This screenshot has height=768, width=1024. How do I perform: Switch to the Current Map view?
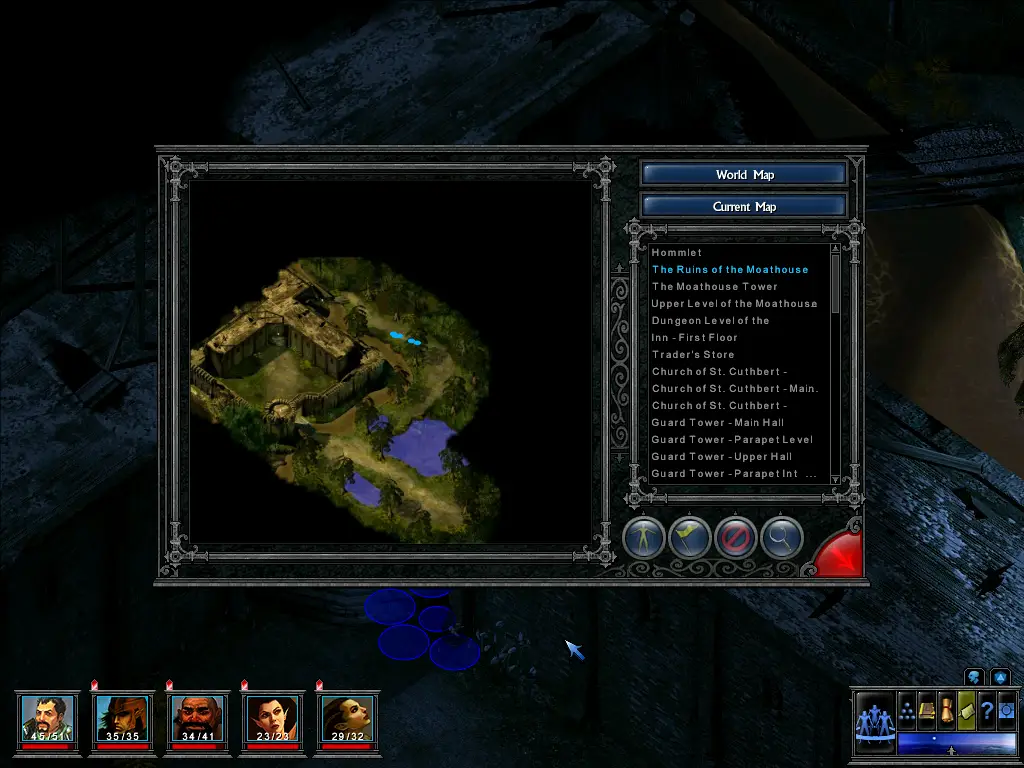tap(744, 206)
